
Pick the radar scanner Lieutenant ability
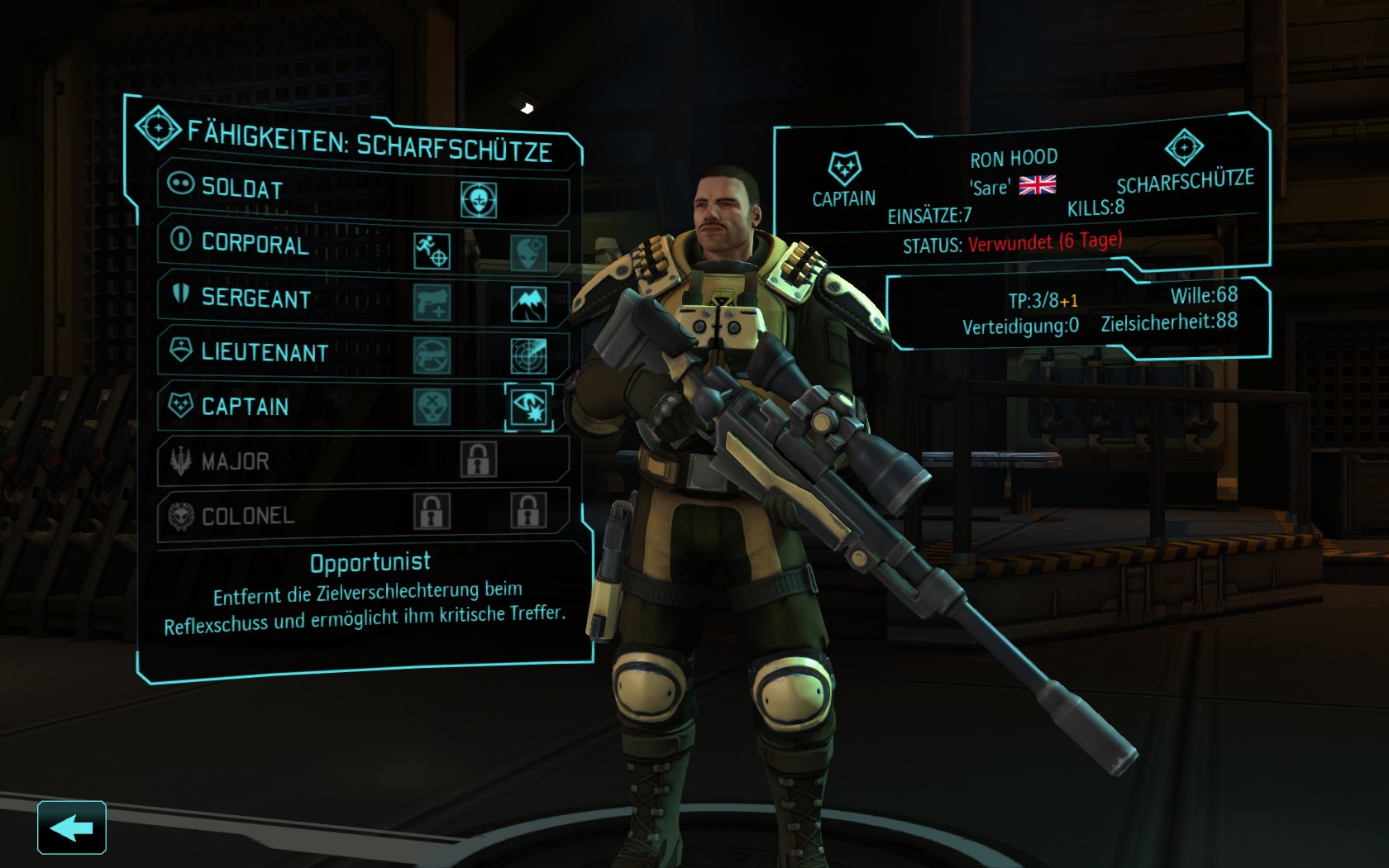pyautogui.click(x=528, y=355)
